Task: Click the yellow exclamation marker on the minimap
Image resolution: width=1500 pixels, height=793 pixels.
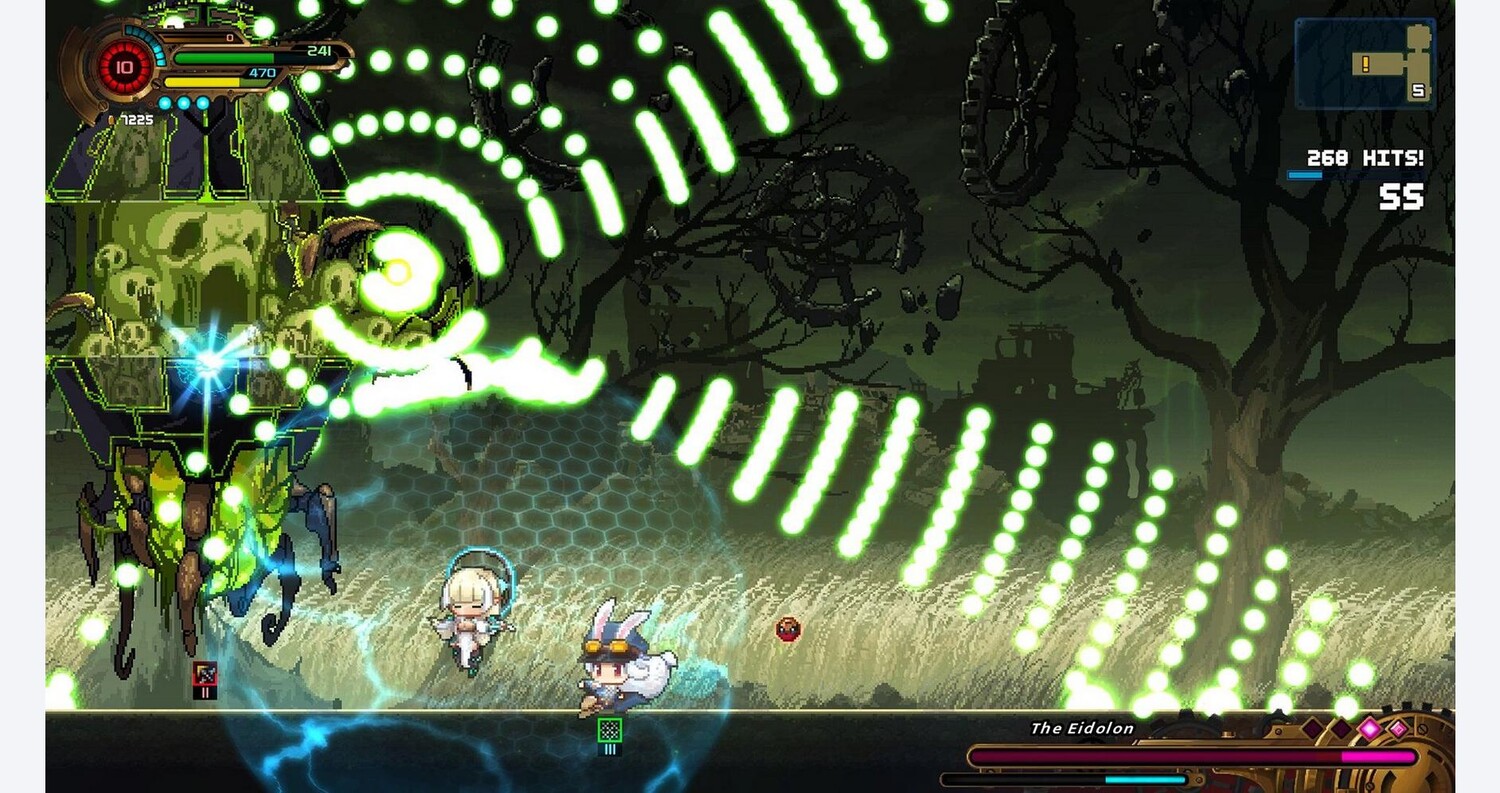Action: click(x=1364, y=64)
